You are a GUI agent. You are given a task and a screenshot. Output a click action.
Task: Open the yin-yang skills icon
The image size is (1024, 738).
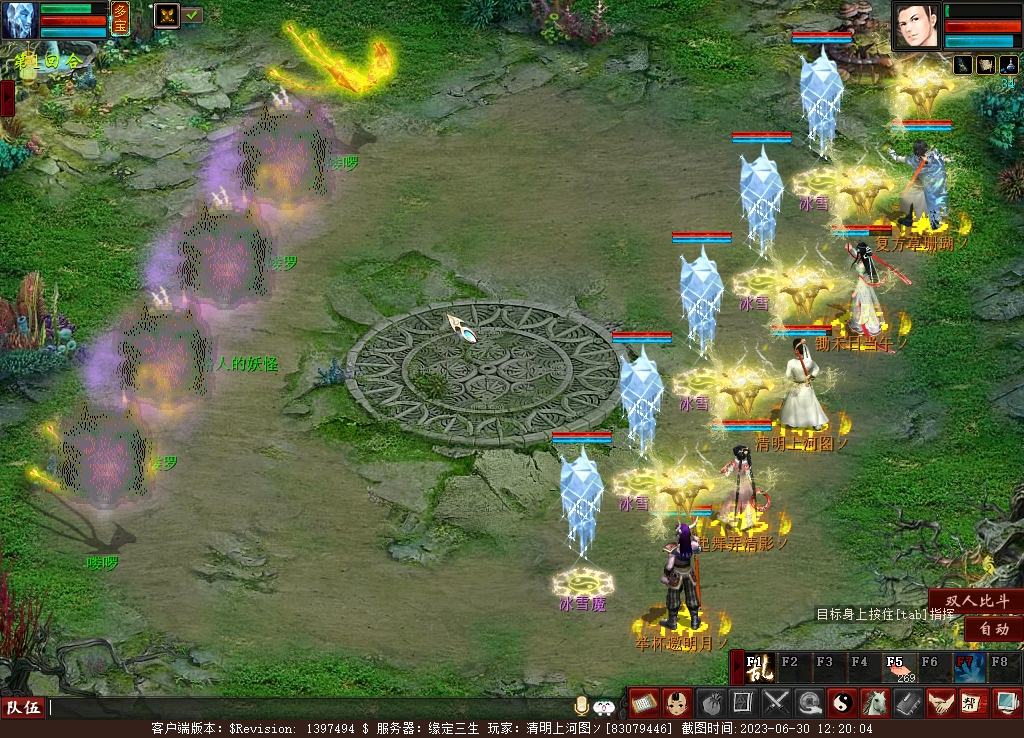(x=843, y=702)
